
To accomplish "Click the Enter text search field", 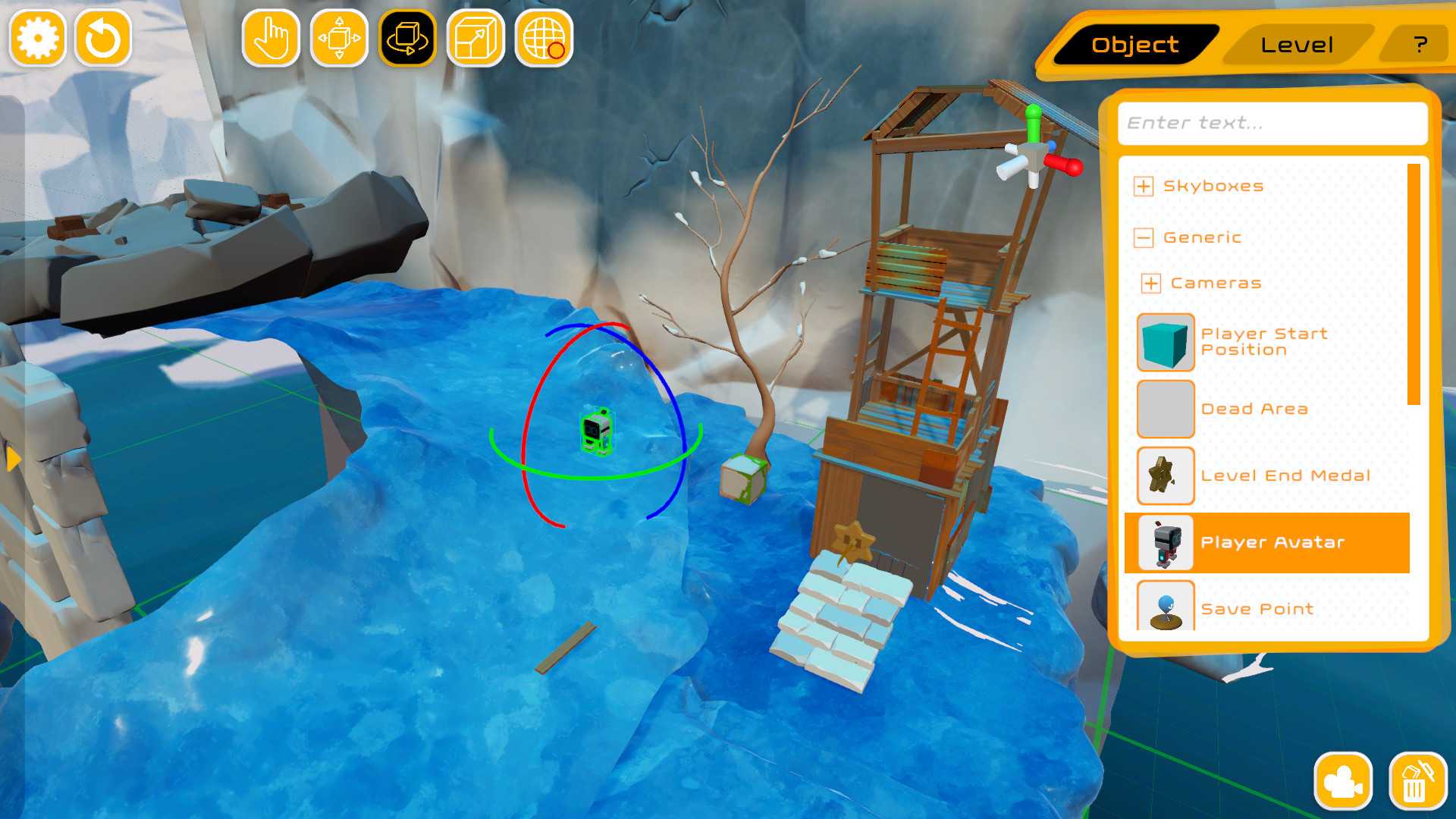I will coord(1272,123).
